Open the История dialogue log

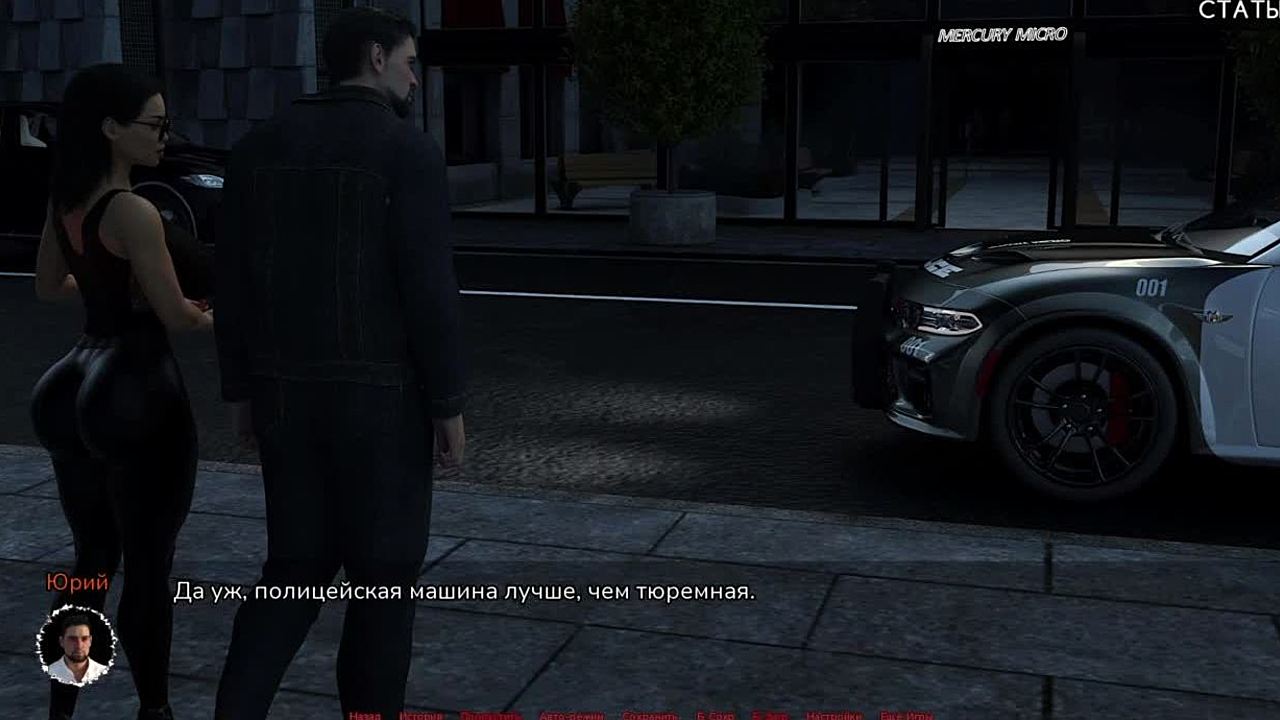point(420,715)
